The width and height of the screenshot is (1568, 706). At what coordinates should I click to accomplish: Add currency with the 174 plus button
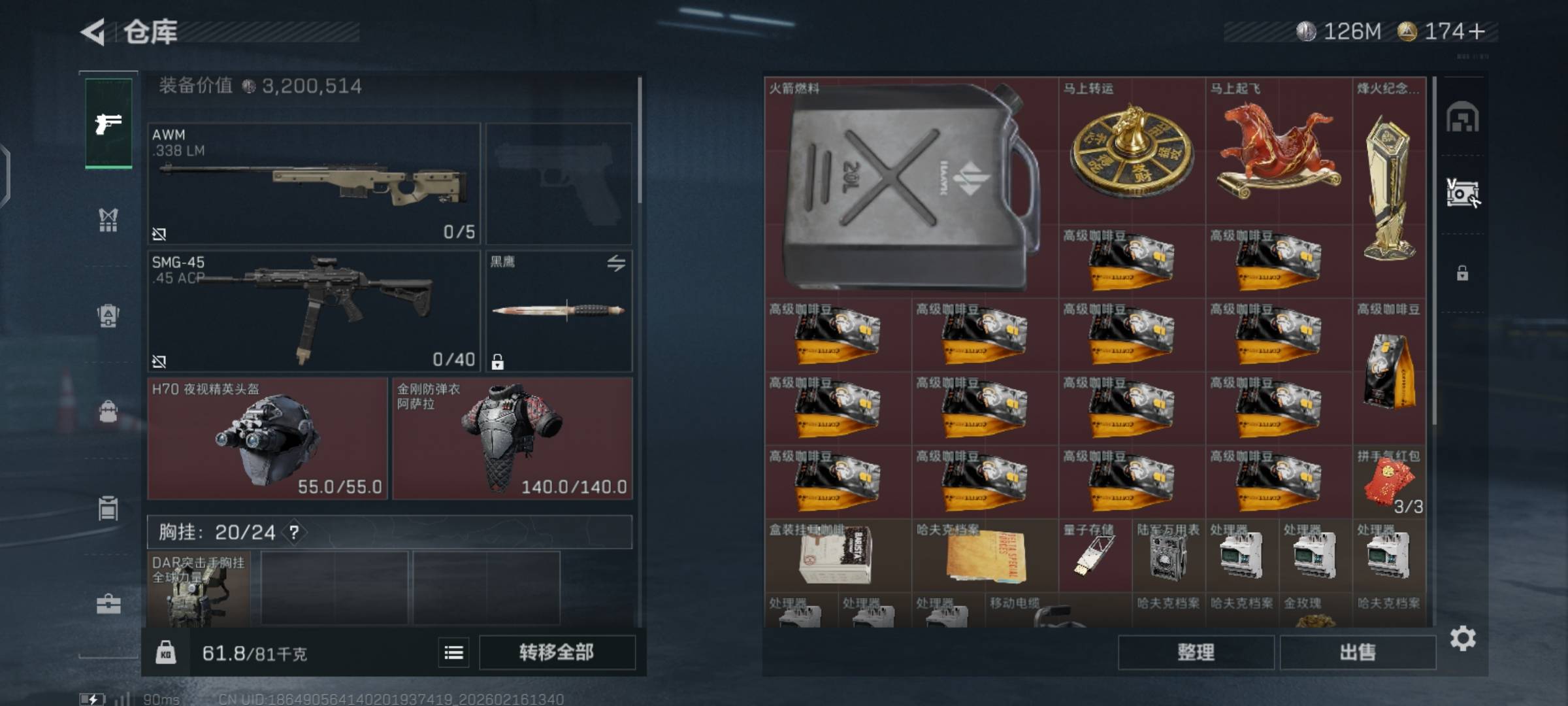[x=1477, y=31]
